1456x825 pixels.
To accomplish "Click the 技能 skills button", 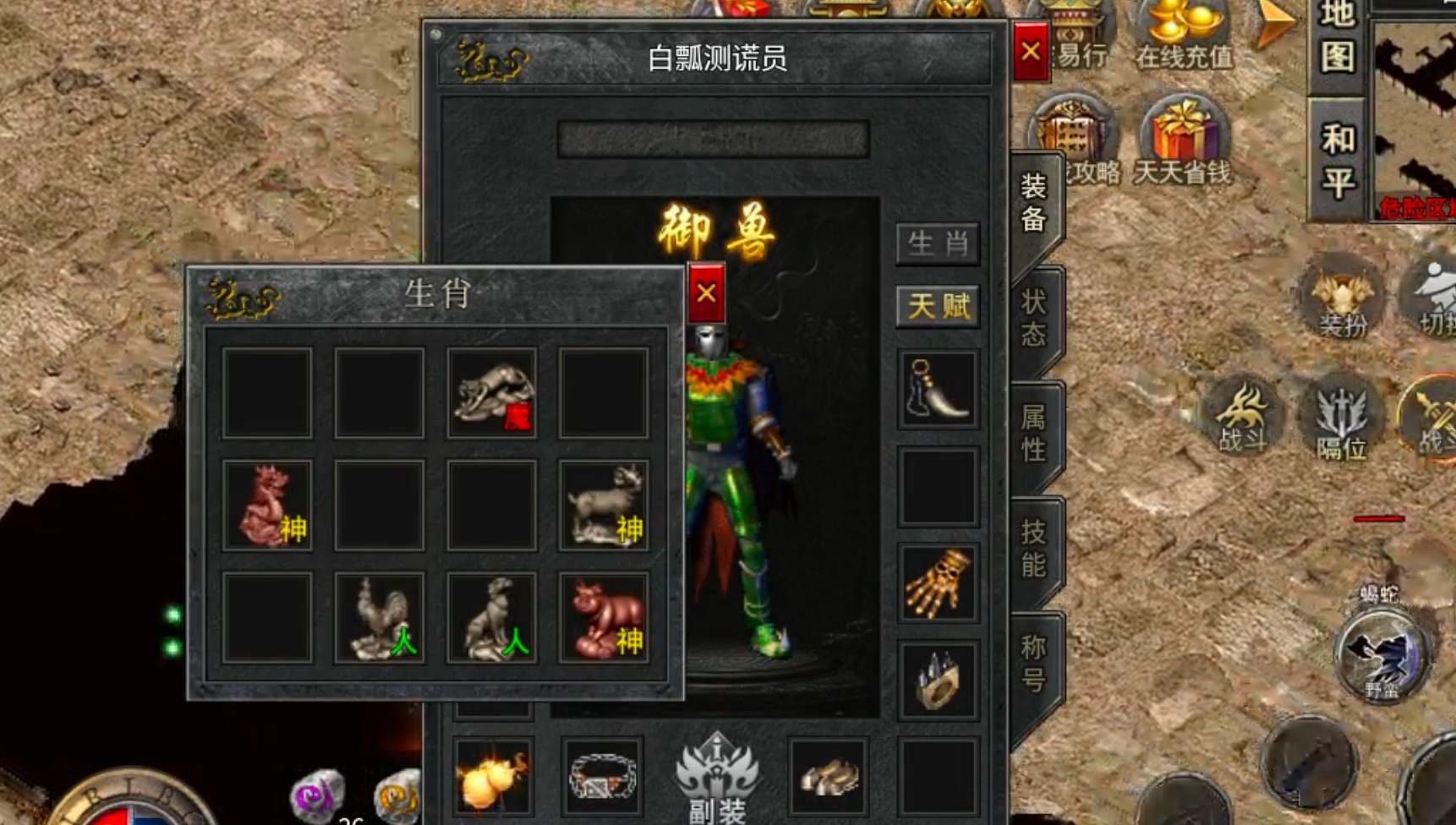I will 1033,548.
